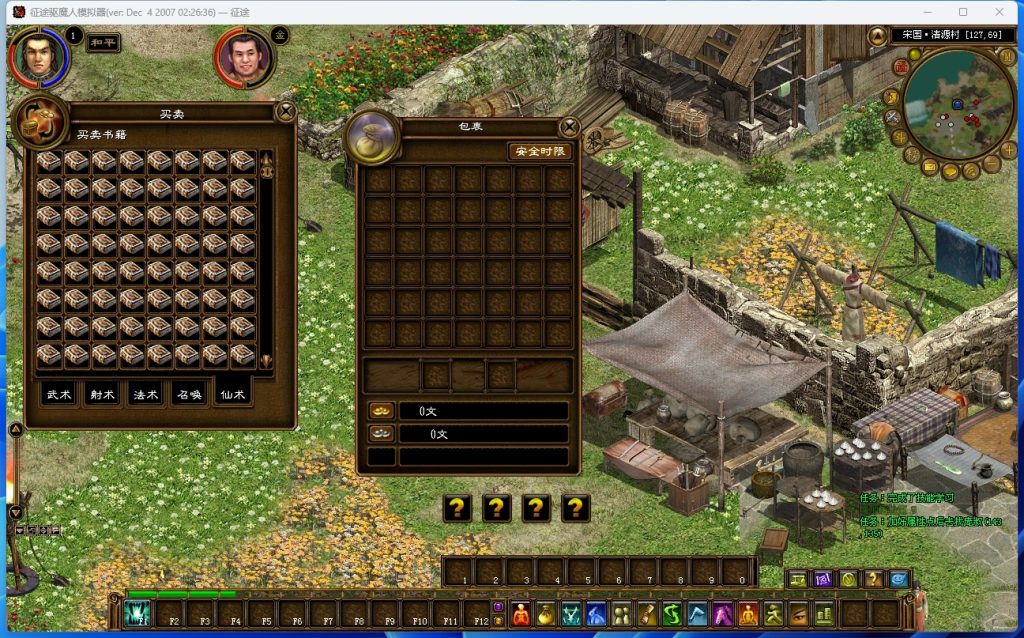The width and height of the screenshot is (1024, 638).
Task: Close the 包裹 inventory window
Action: click(569, 127)
